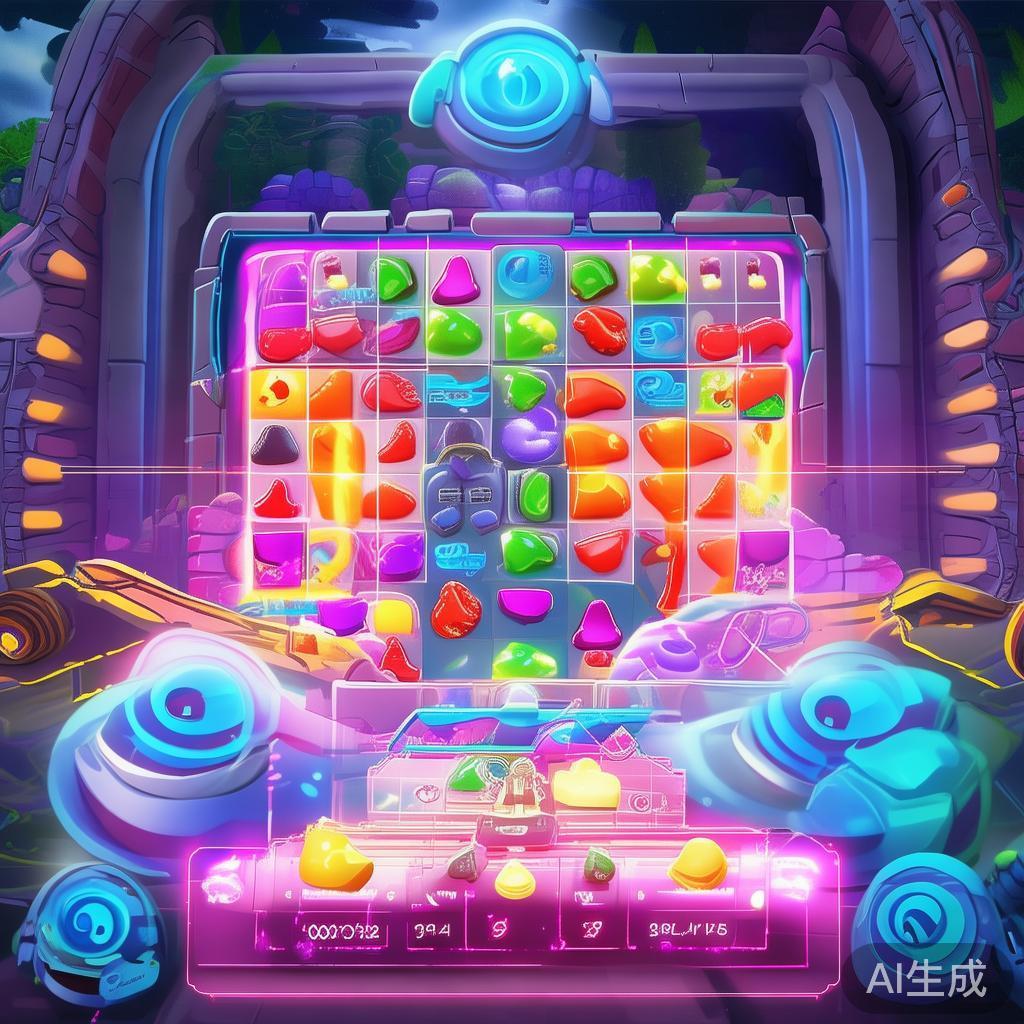Select the striped yellow dome candy booster
The image size is (1024, 1024).
(698, 862)
